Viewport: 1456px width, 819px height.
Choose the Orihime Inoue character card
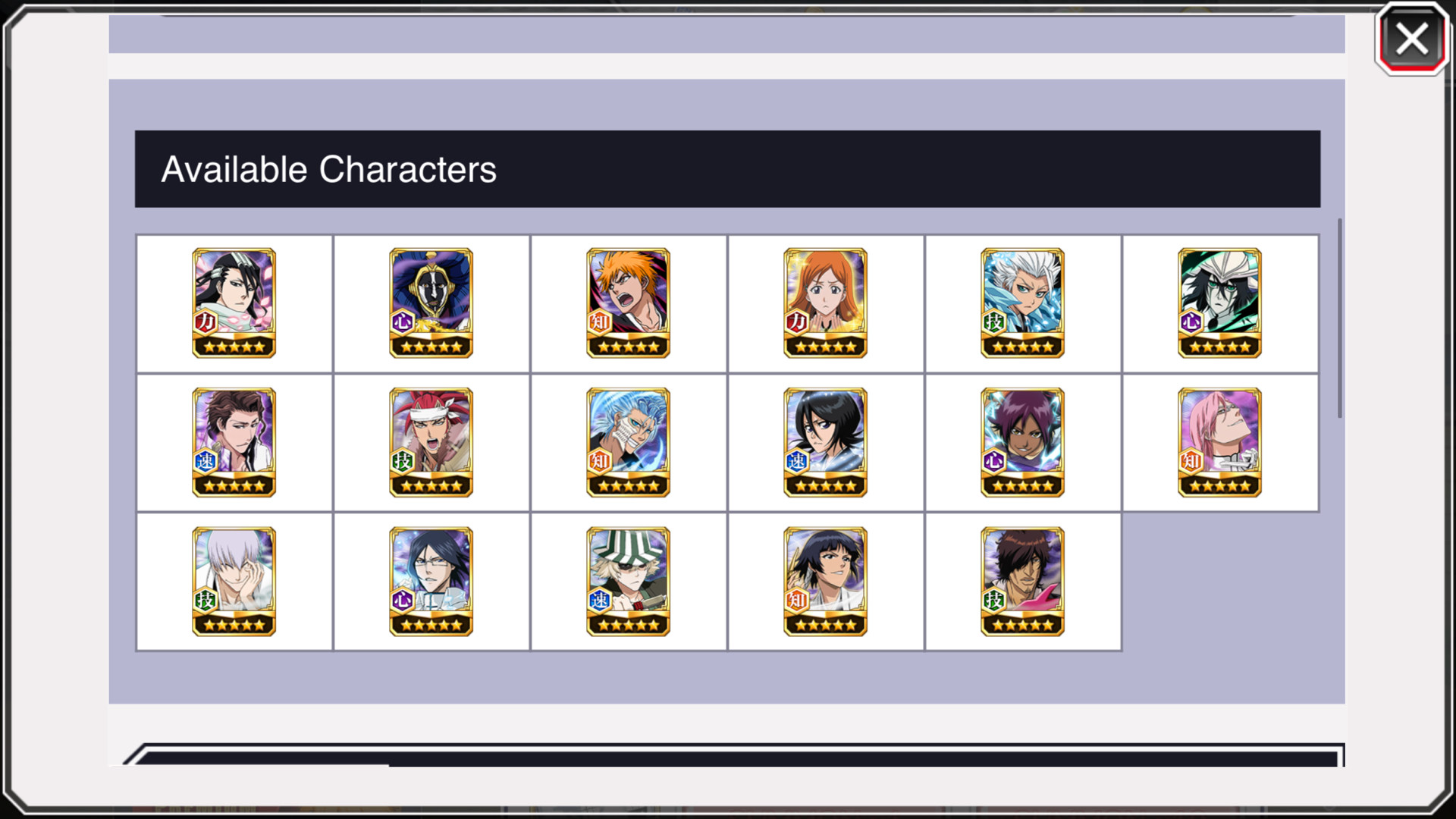825,302
